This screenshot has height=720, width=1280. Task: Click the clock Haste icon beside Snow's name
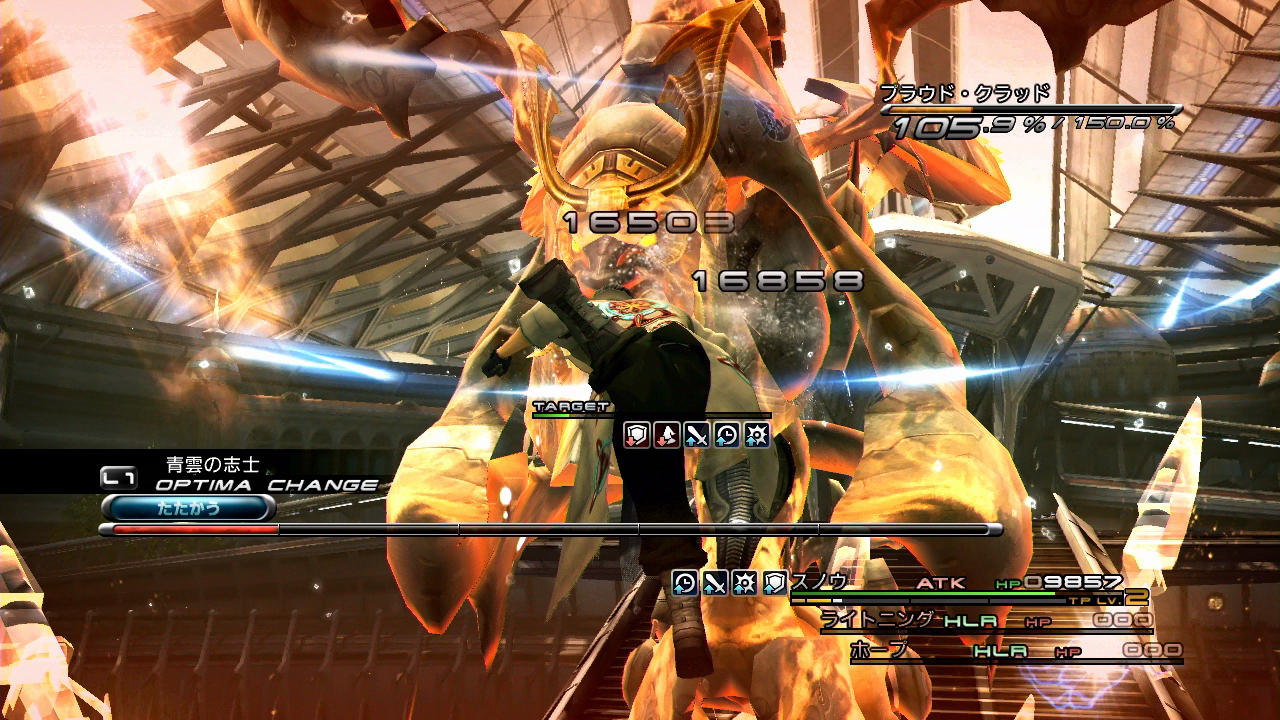coord(685,583)
